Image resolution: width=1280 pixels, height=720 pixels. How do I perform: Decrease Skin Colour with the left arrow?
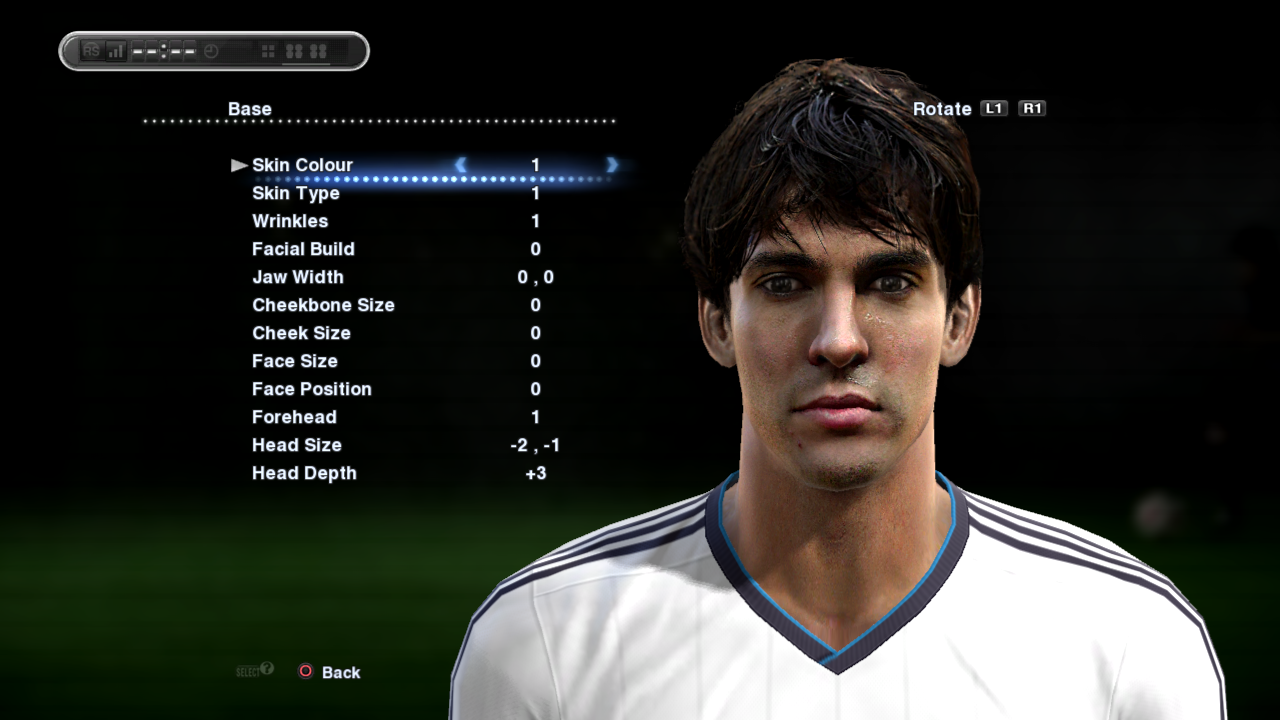tap(460, 165)
